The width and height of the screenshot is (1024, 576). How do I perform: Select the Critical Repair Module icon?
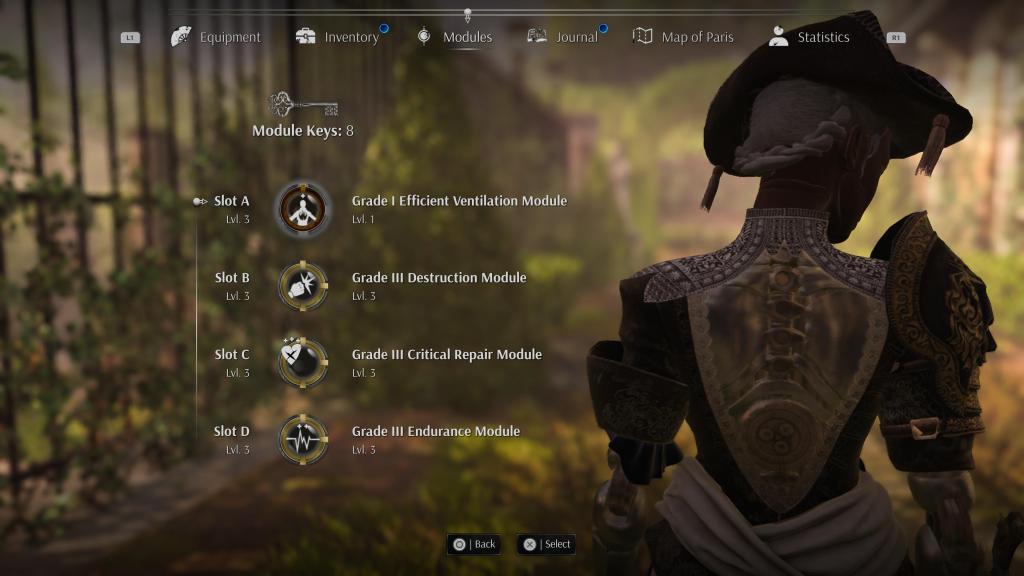point(302,363)
